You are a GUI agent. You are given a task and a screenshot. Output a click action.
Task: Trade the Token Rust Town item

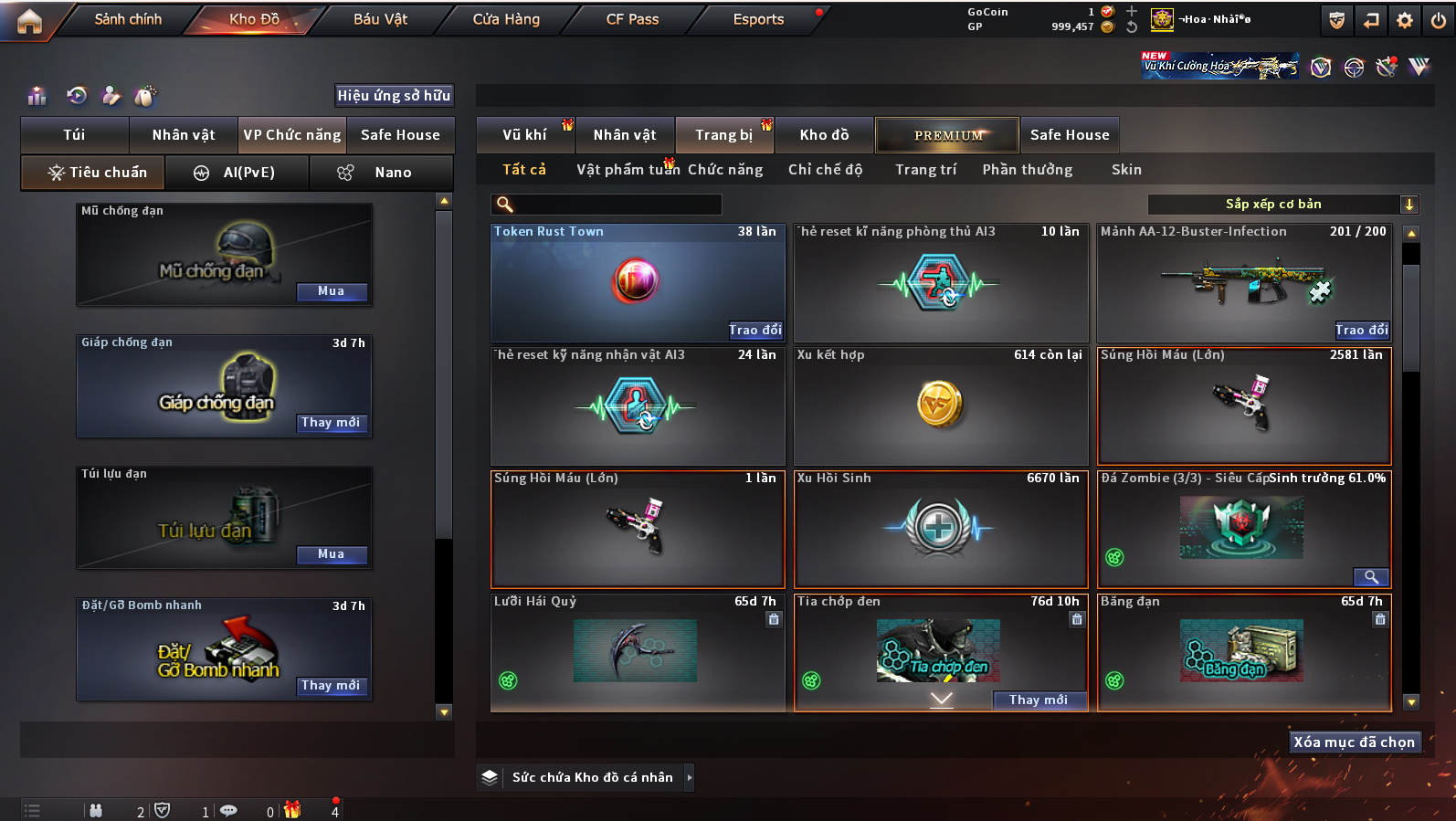[x=754, y=331]
